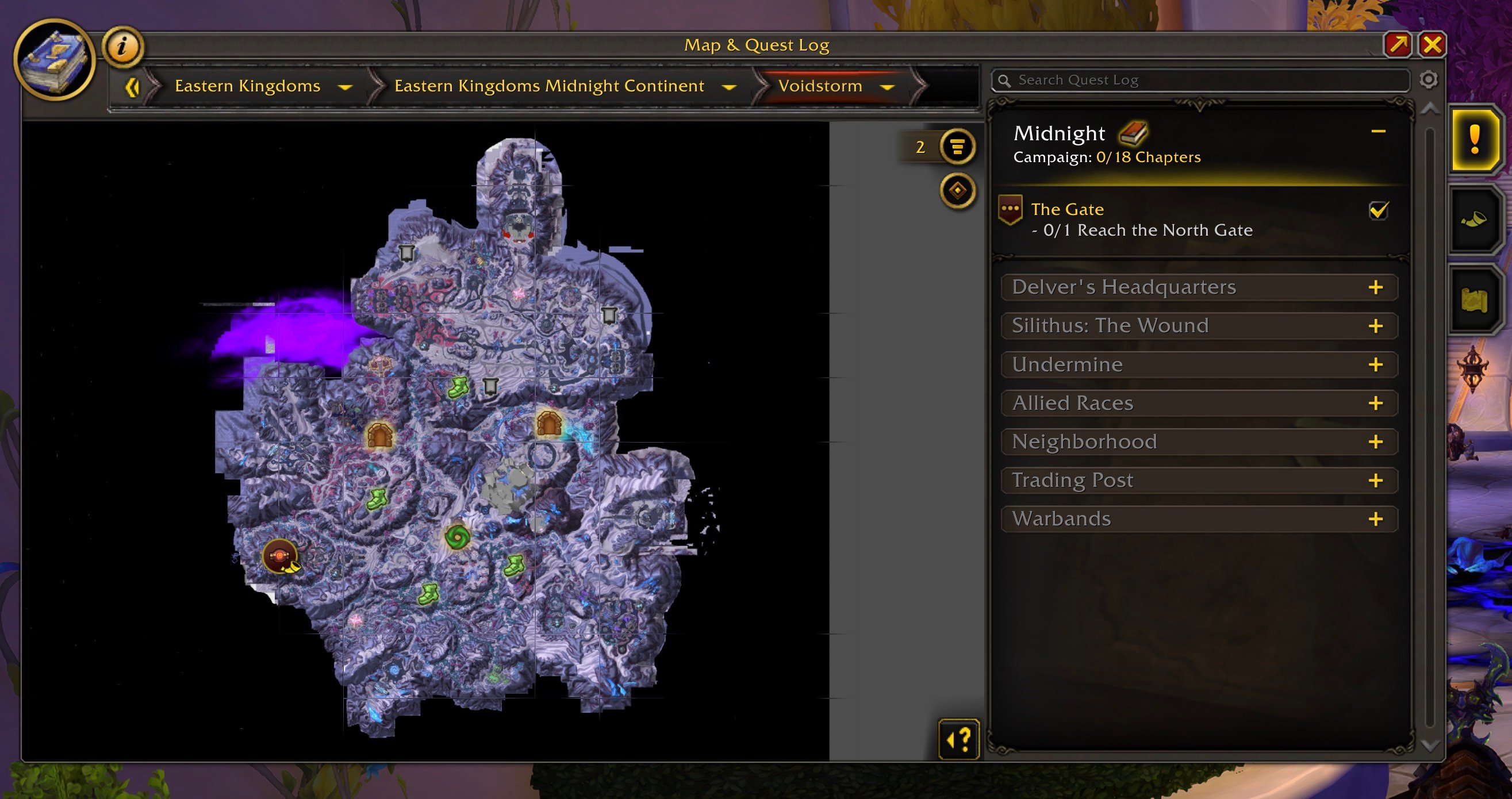
Task: Close the Map & Quest Log window
Action: (1432, 45)
